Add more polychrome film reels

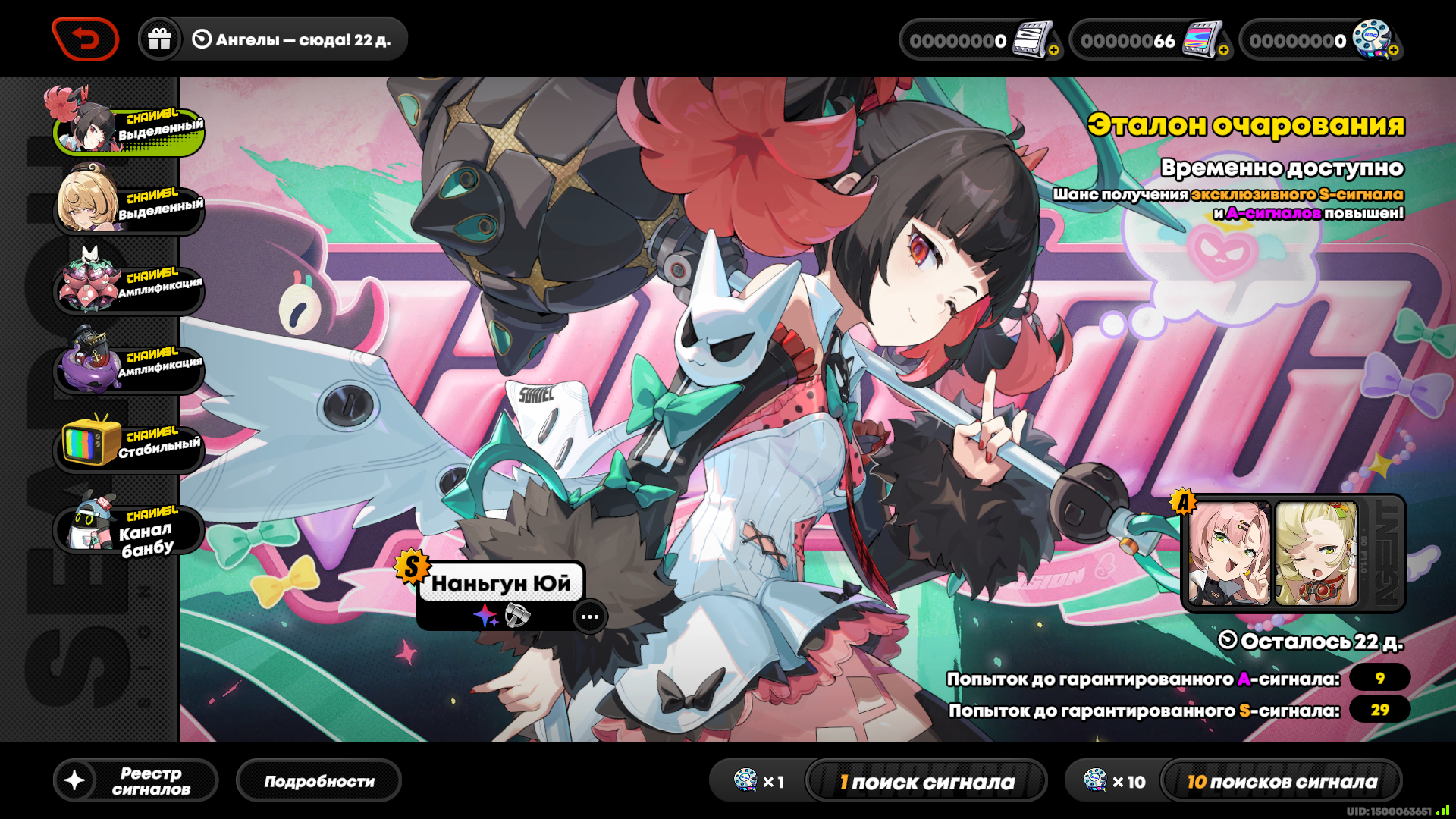coord(1394,50)
